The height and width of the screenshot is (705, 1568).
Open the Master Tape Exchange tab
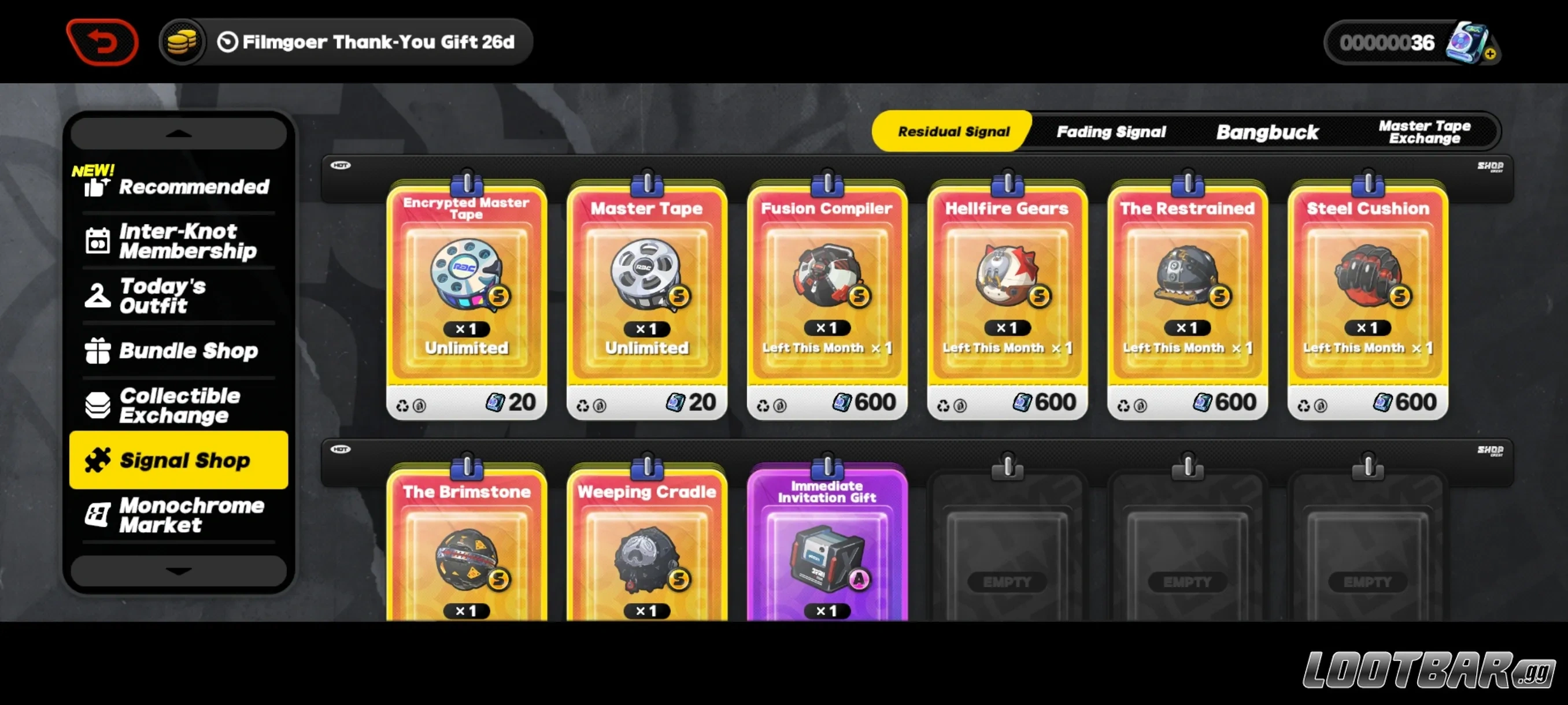tap(1423, 131)
